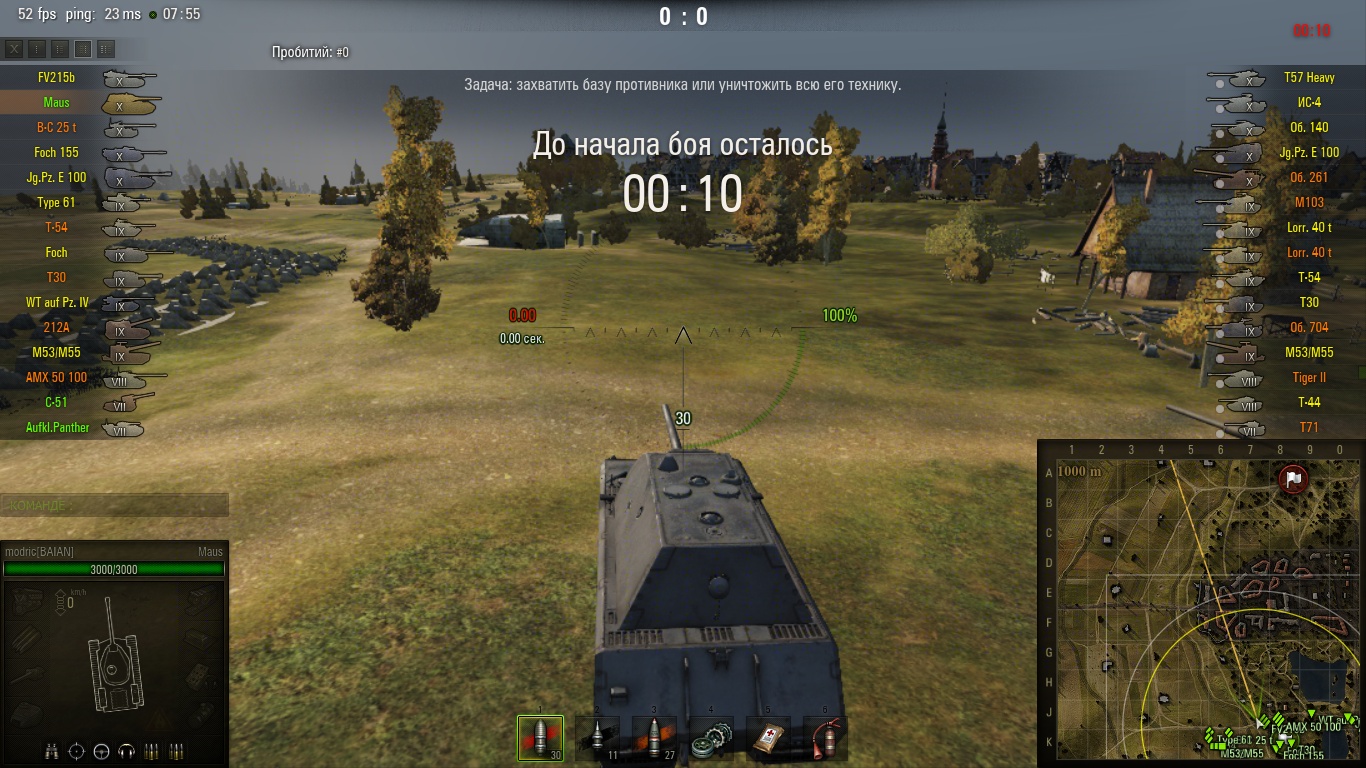Select Tiger II in the enemy roster
Viewport: 1366px width, 768px height.
click(1308, 377)
